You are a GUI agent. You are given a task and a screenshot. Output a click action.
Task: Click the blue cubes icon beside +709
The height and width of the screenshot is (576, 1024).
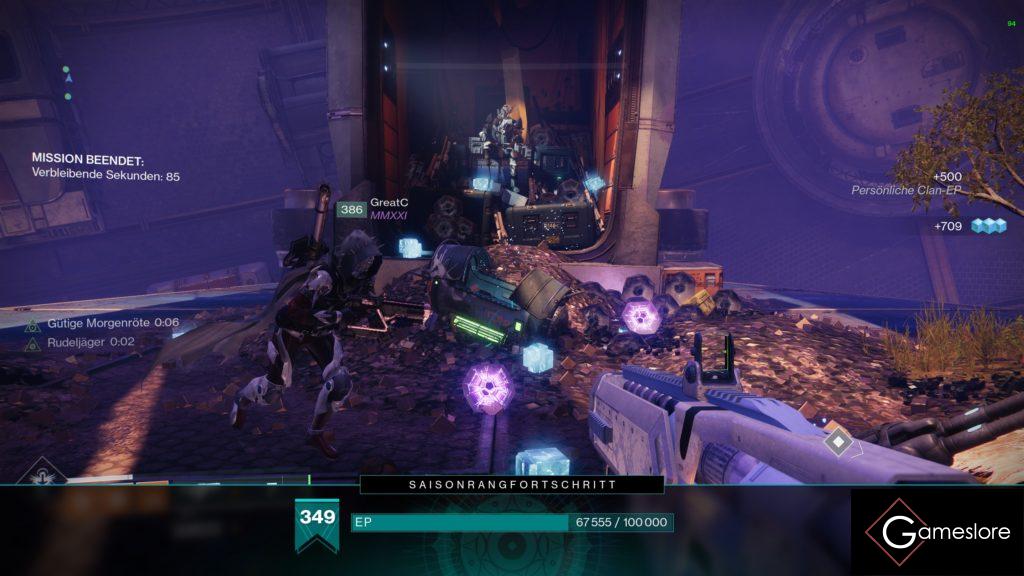[986, 226]
